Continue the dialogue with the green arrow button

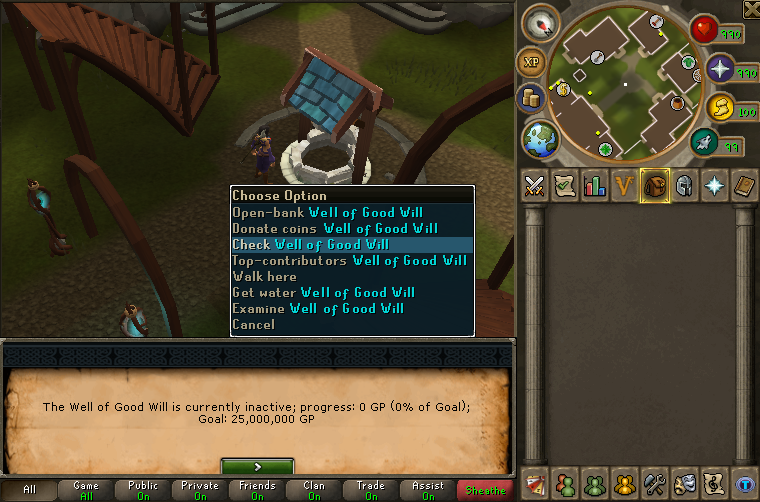(257, 466)
